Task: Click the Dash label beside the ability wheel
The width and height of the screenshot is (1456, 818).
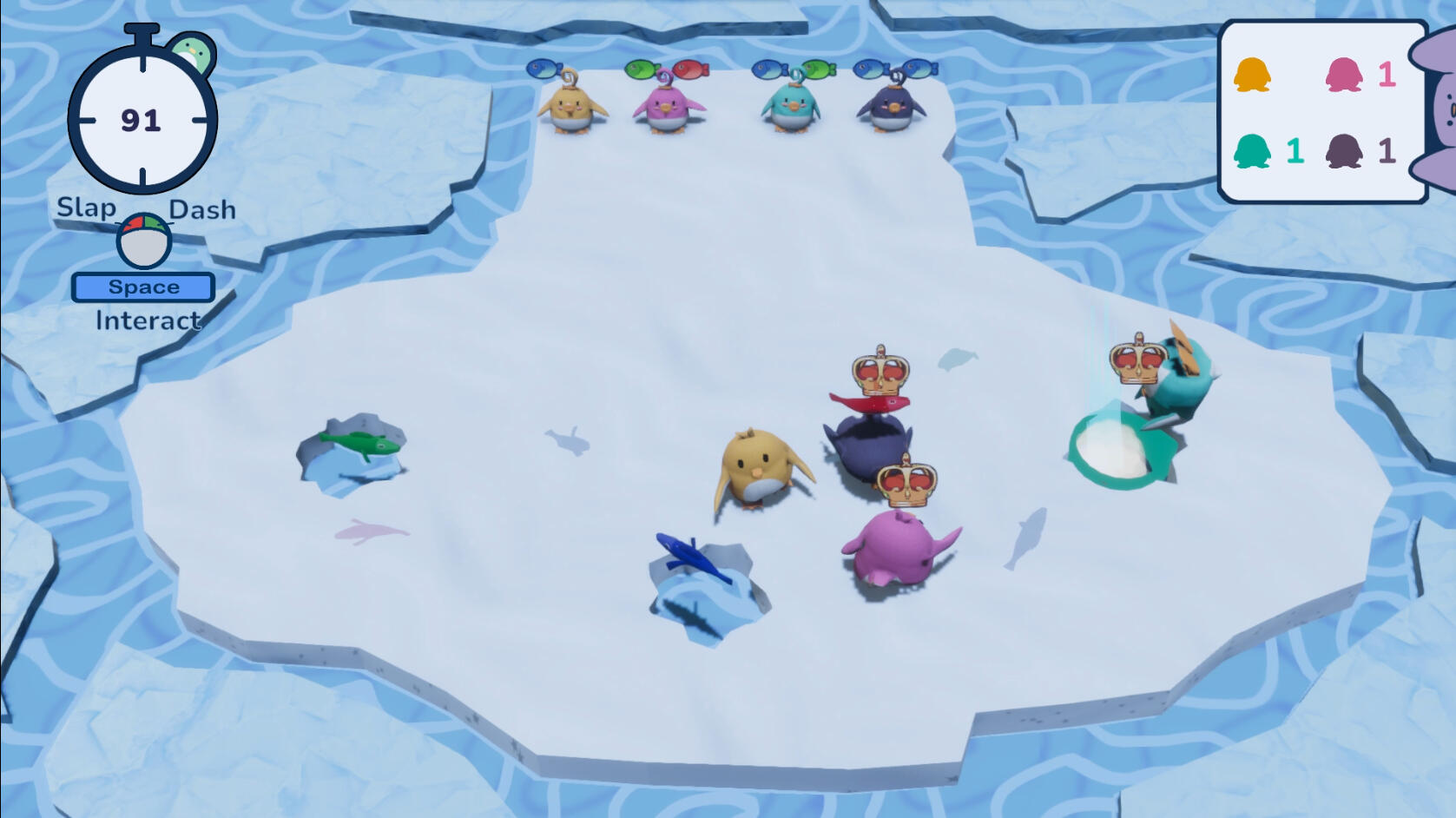Action: tap(201, 208)
